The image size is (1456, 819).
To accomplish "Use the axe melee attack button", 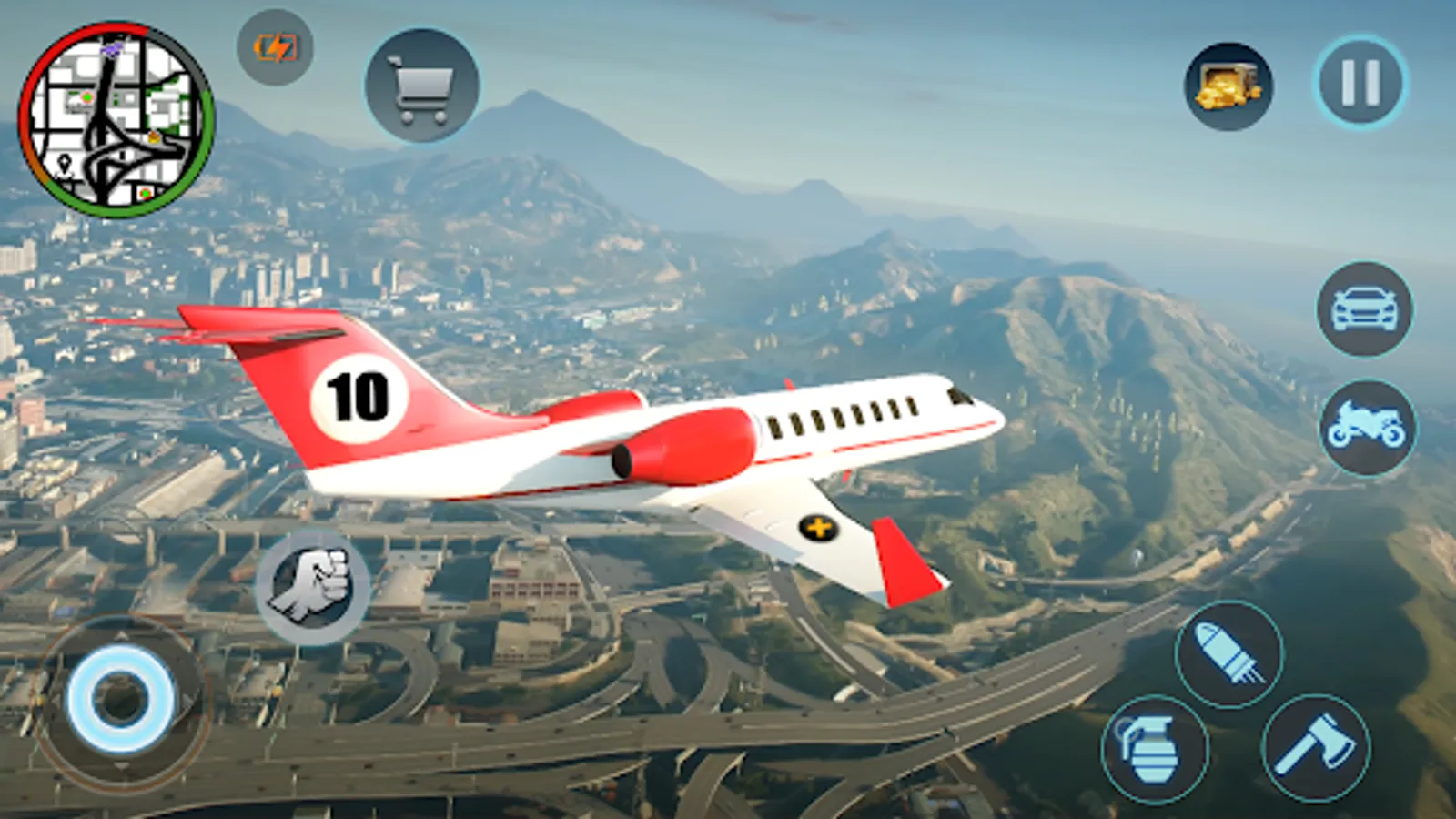I will [1316, 748].
